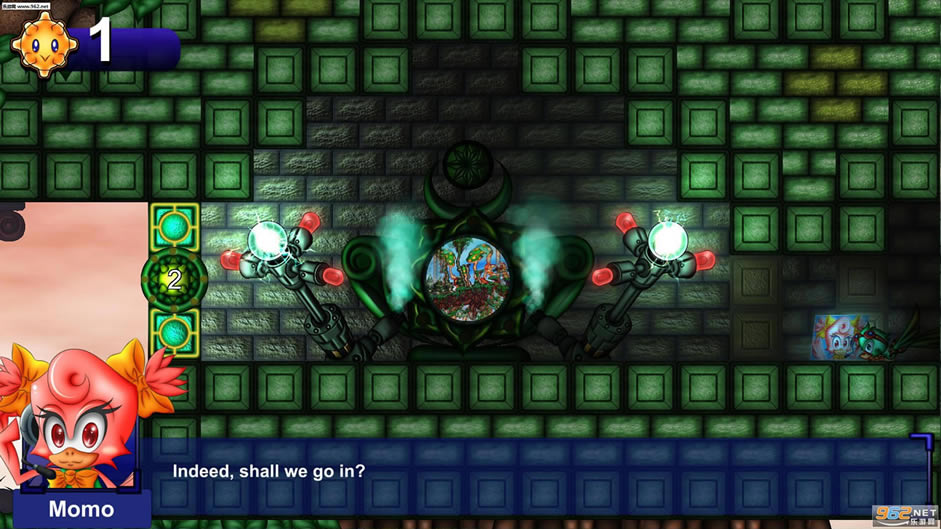Image resolution: width=941 pixels, height=529 pixels.
Task: Advance the "Indeed, shall we go in?" dialogue
Action: coord(540,471)
